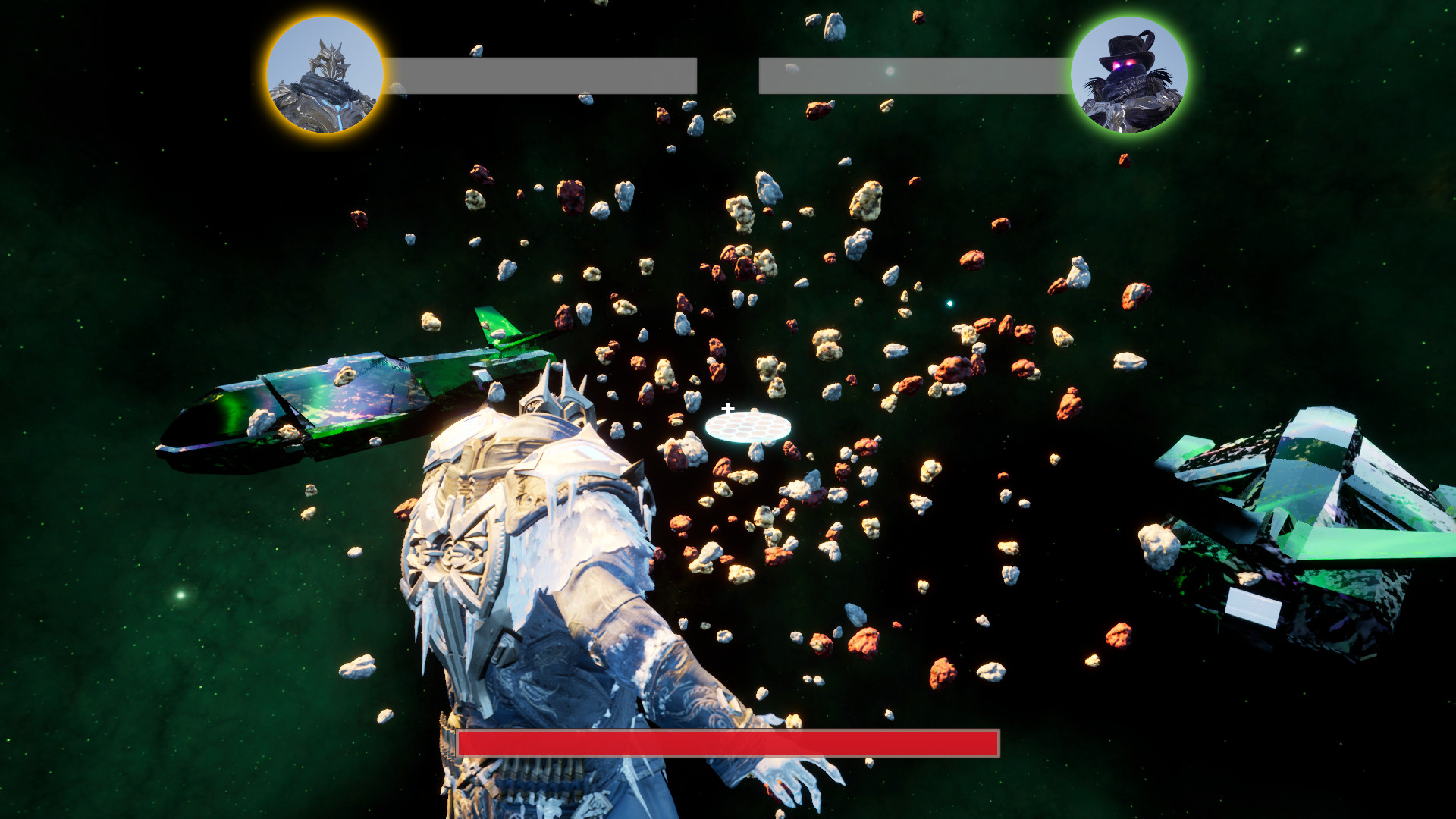
Task: Click the crosshair marker above the platform
Action: pyautogui.click(x=727, y=406)
